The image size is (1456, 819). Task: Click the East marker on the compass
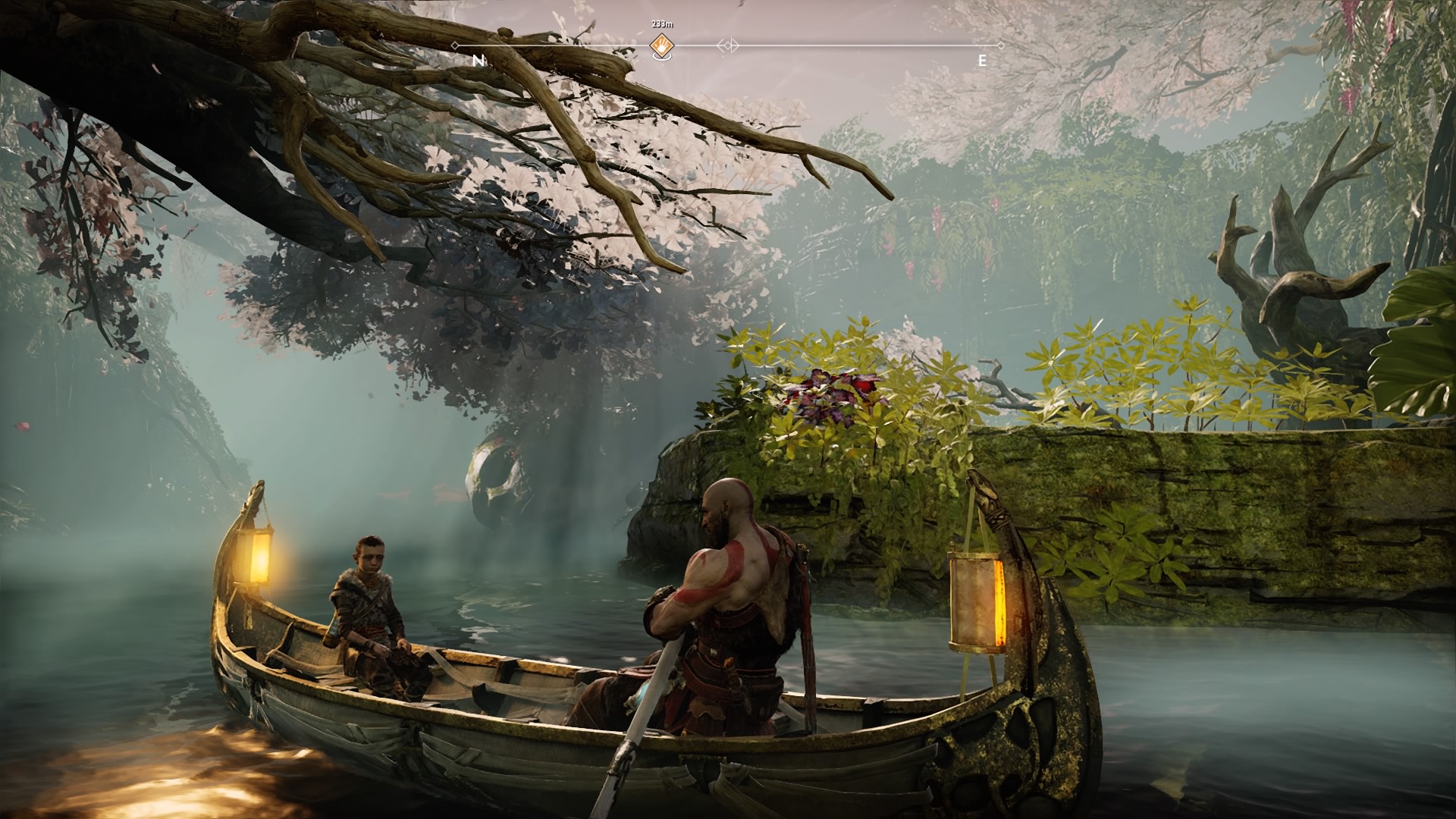pyautogui.click(x=982, y=61)
